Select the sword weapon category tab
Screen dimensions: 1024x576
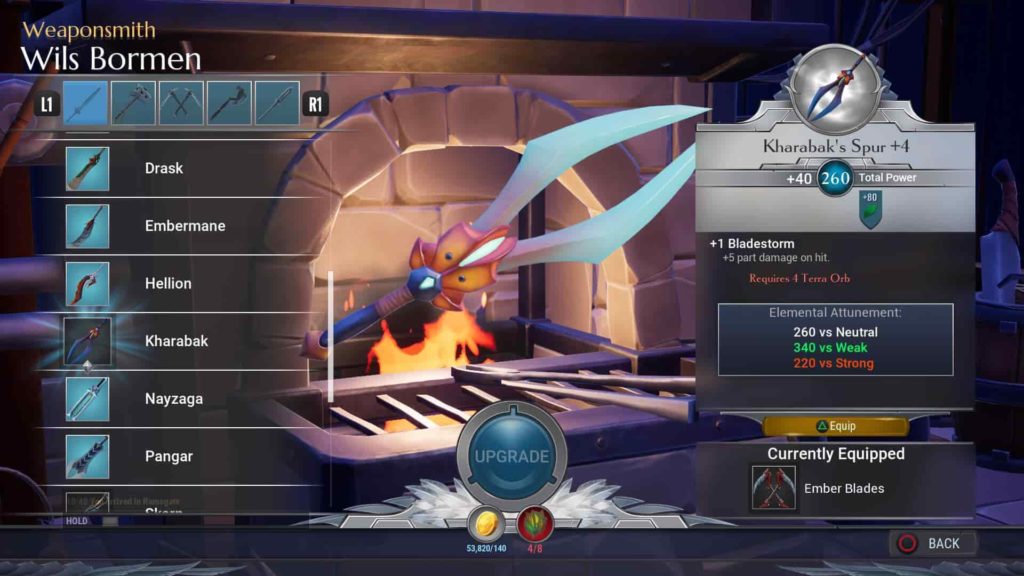(x=85, y=103)
